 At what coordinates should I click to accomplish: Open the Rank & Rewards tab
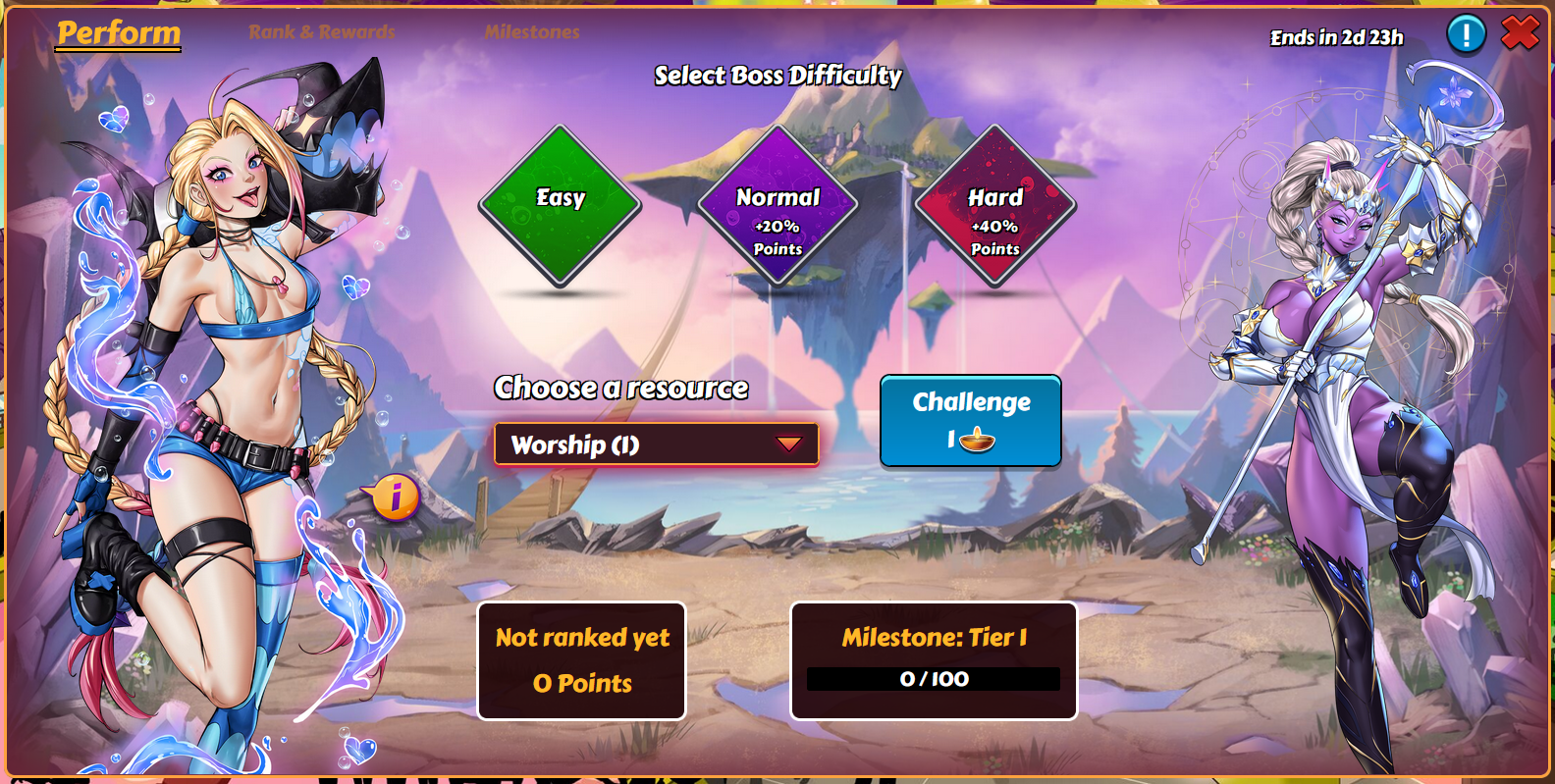click(x=321, y=32)
